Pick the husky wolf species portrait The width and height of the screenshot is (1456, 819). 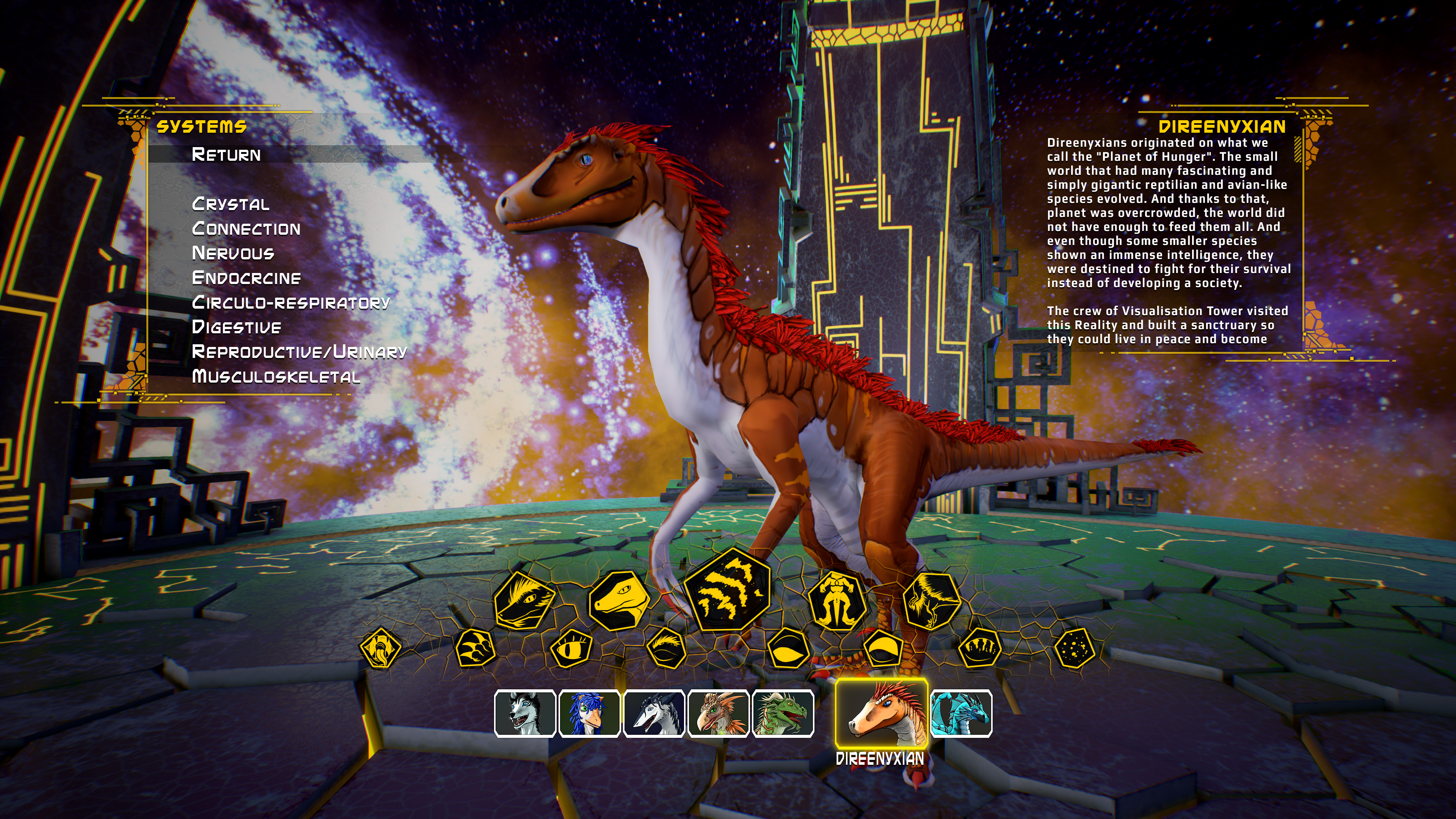(525, 714)
